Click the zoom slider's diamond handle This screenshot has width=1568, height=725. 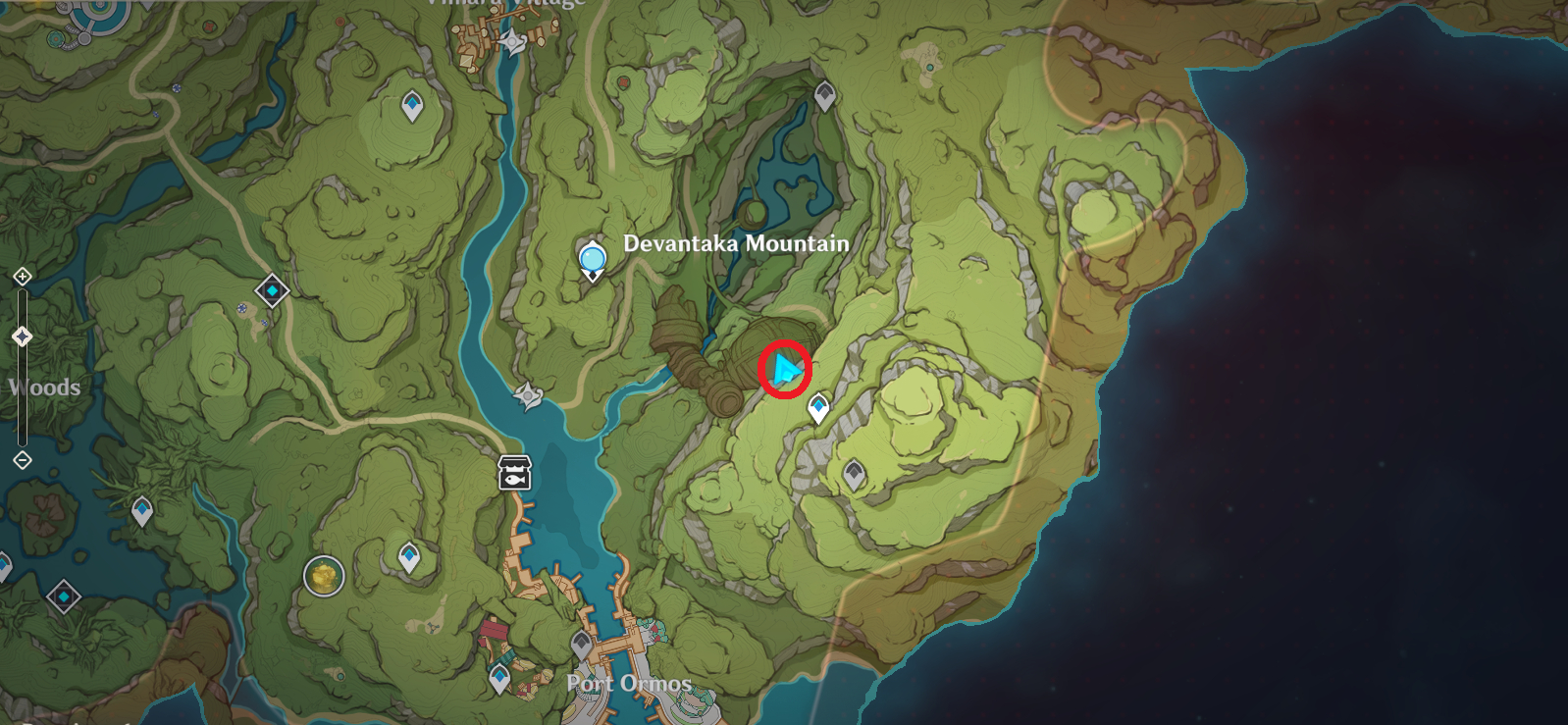[23, 337]
